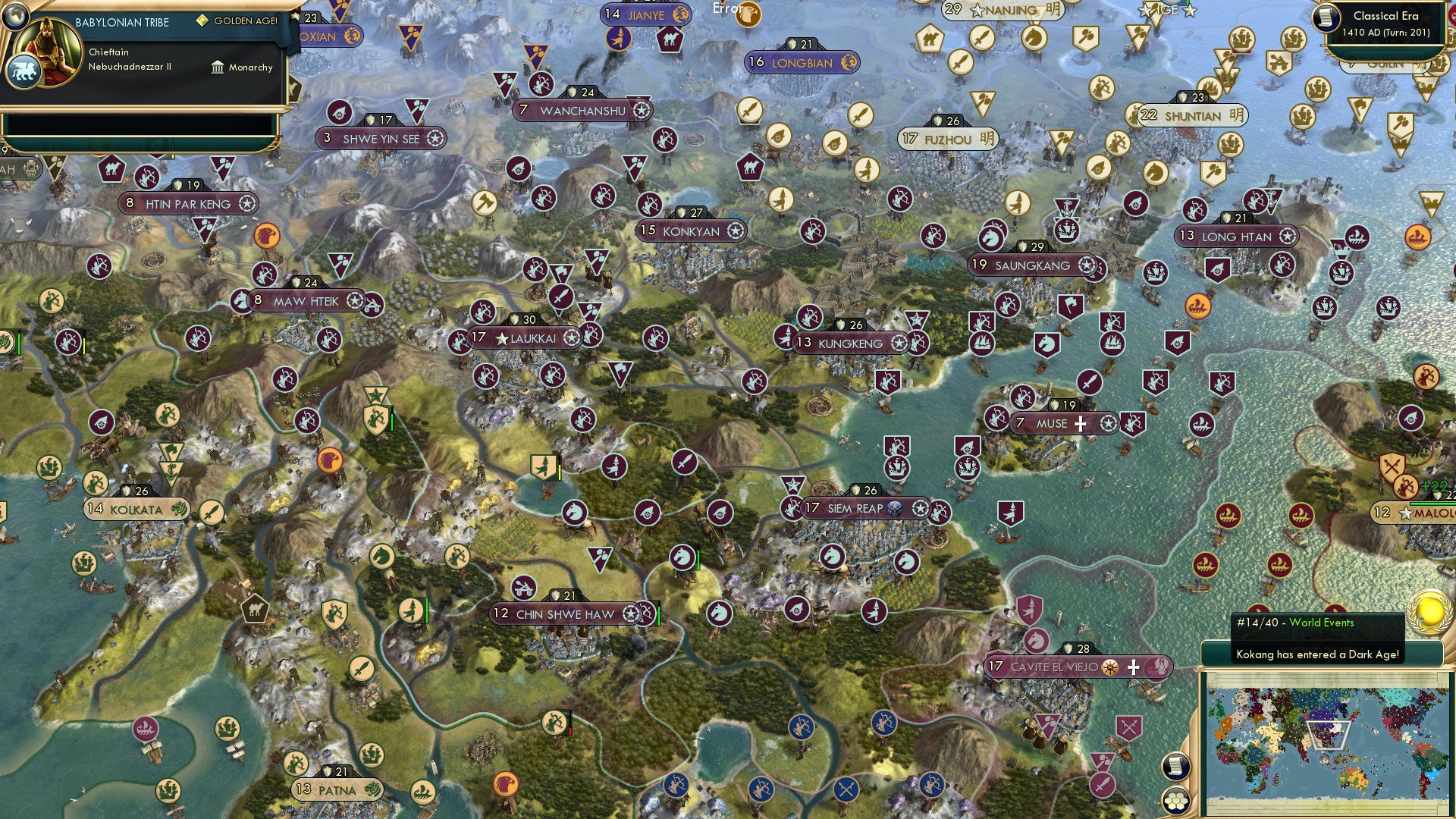Click the capital star icon on the Laukkai banner
1456x819 pixels.
500,339
